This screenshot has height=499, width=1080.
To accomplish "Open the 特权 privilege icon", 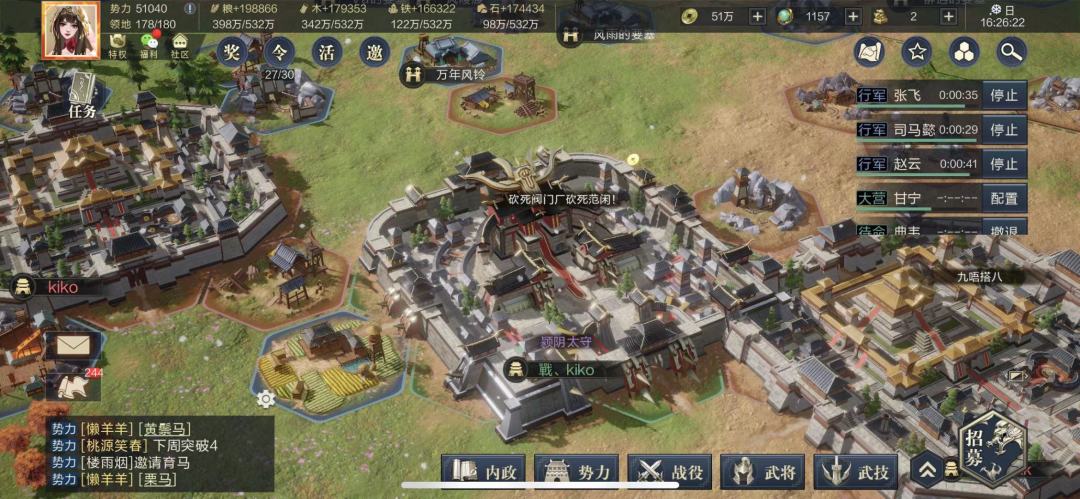I will coord(118,45).
